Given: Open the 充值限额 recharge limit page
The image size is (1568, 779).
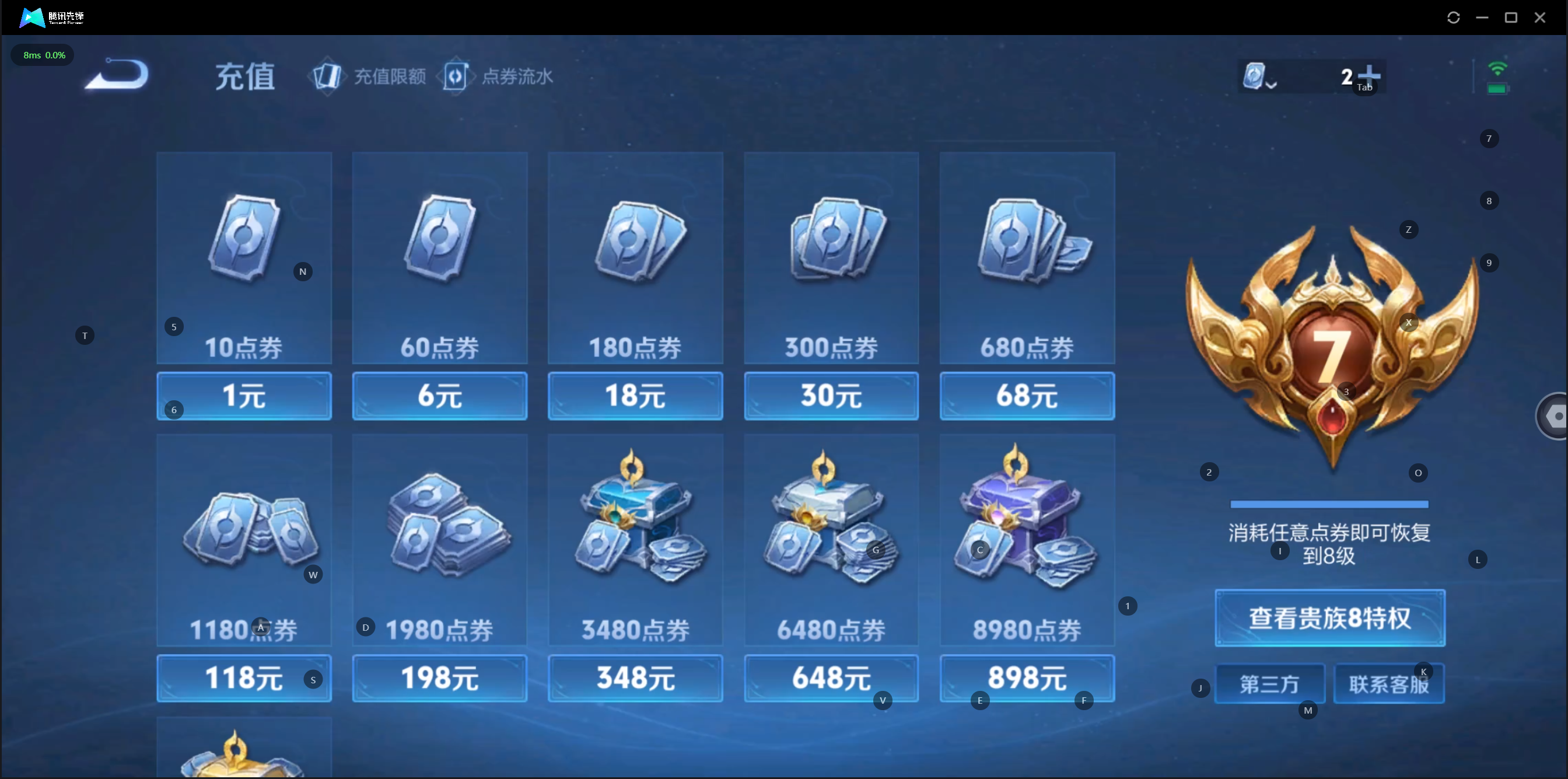Looking at the screenshot, I should (x=369, y=77).
